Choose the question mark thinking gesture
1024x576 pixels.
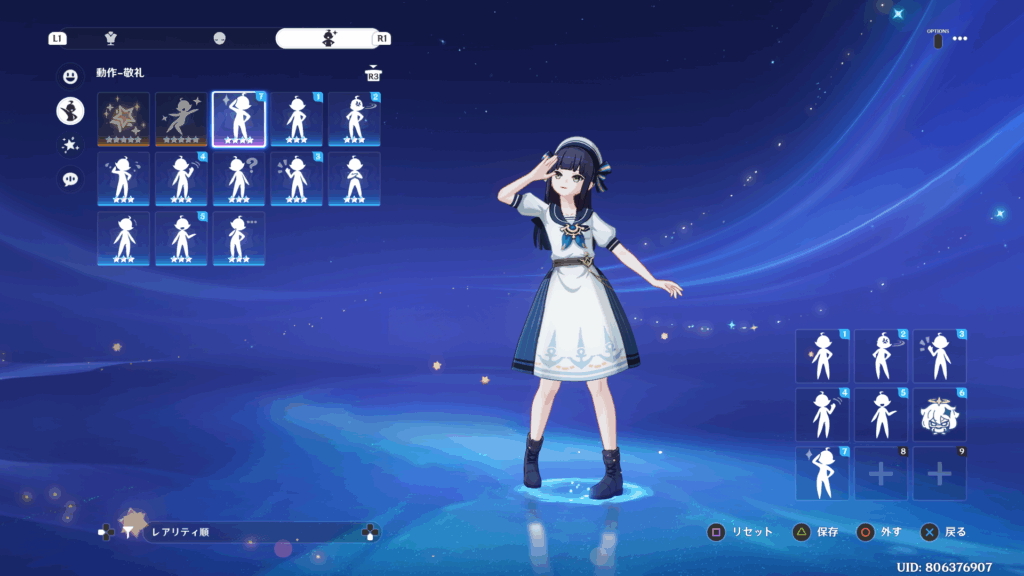[240, 179]
